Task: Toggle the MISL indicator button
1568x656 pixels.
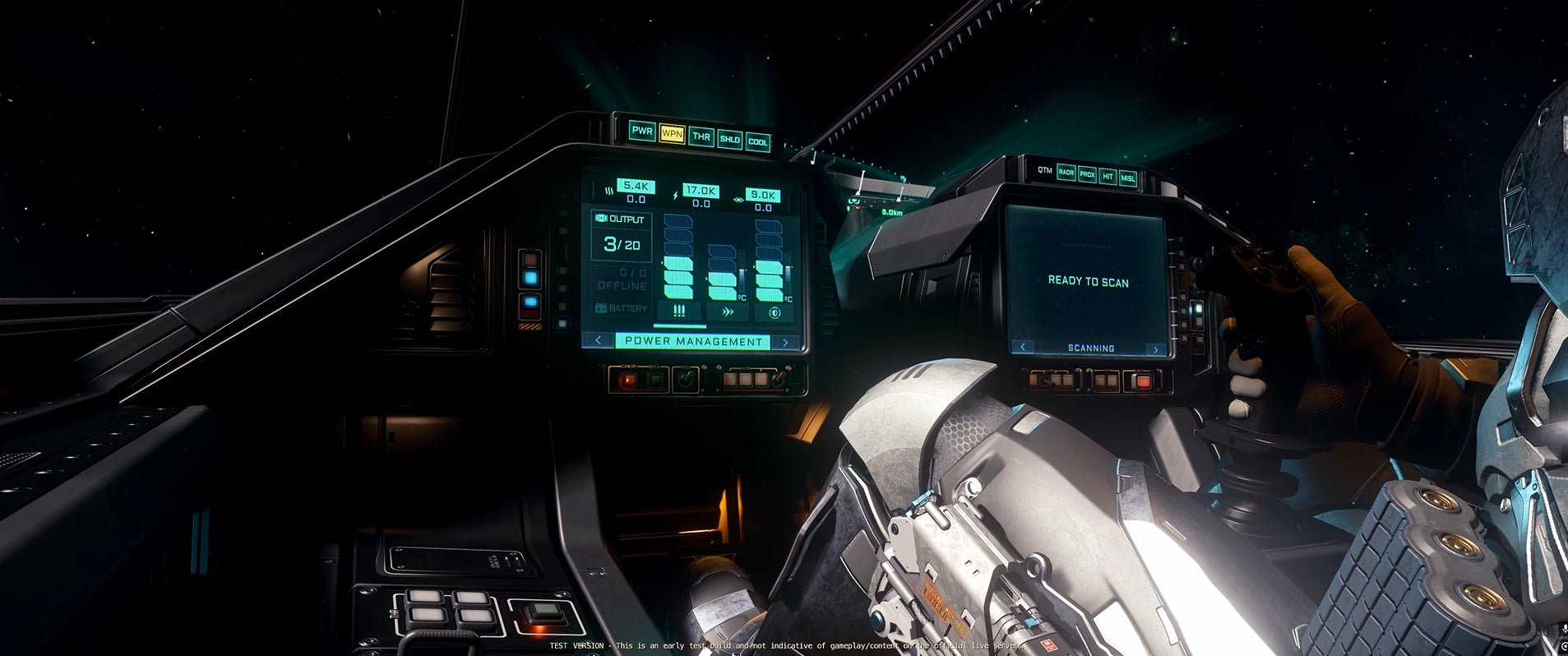Action: (x=1127, y=178)
